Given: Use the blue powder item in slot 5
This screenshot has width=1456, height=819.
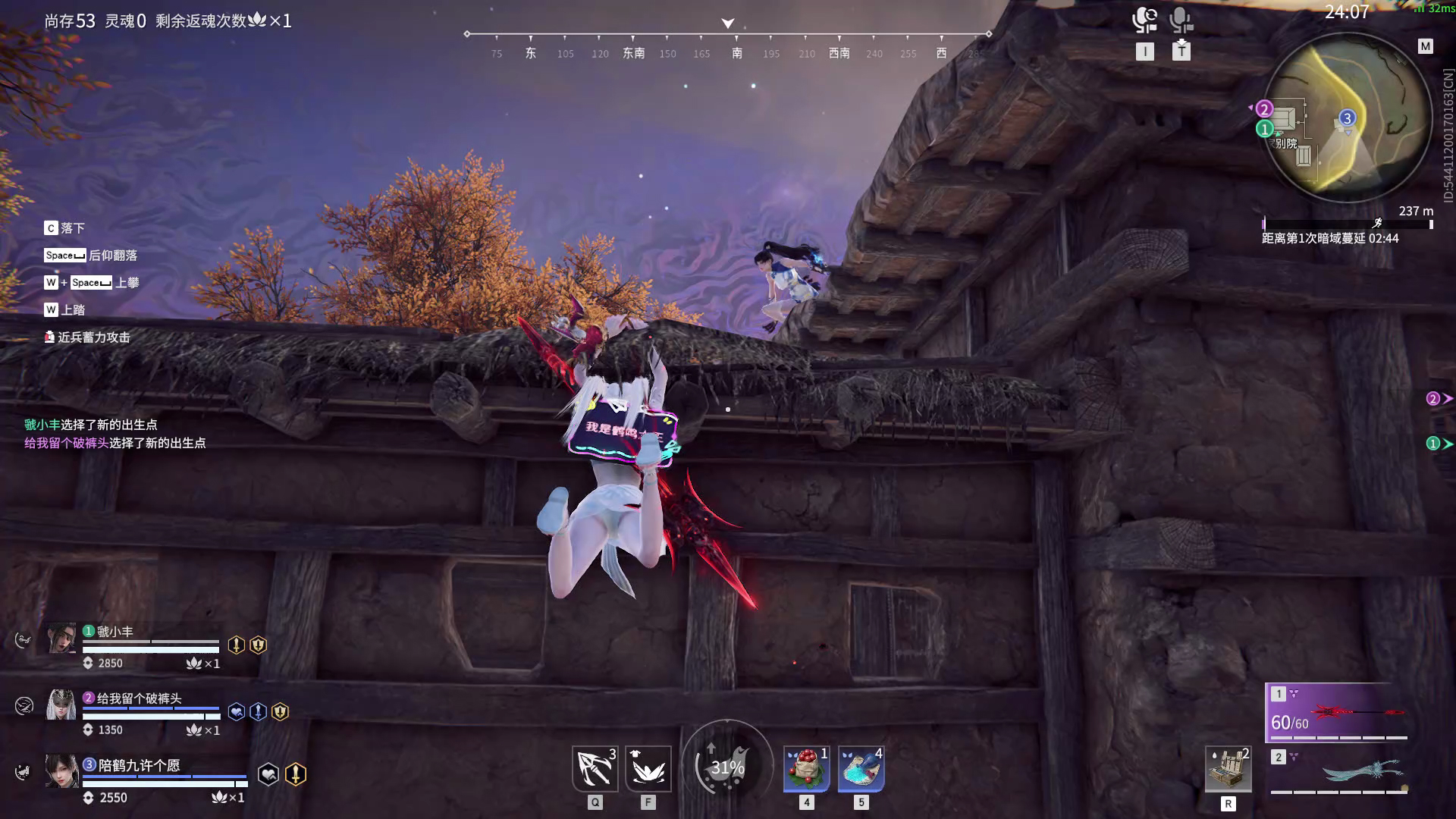Looking at the screenshot, I should pos(861,768).
